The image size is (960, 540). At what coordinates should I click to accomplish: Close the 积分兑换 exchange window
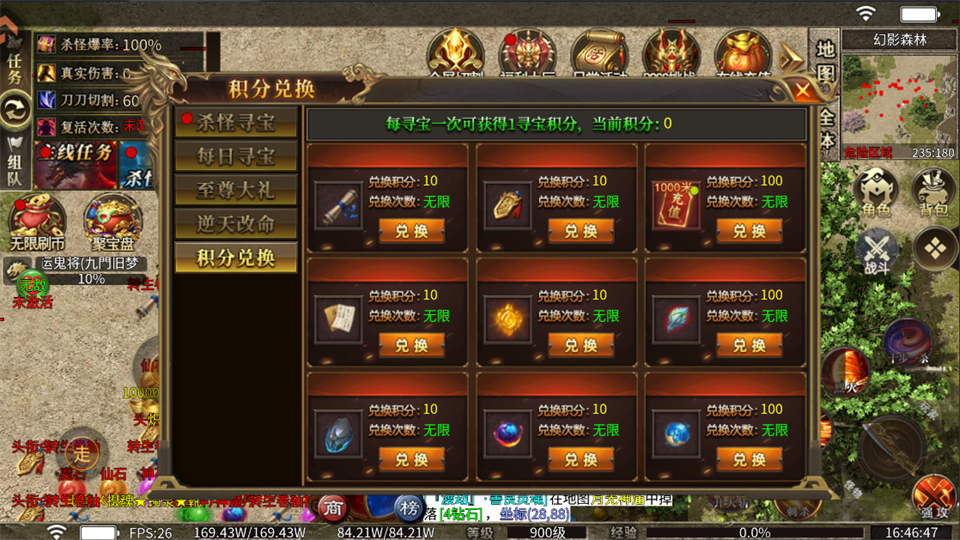(803, 91)
